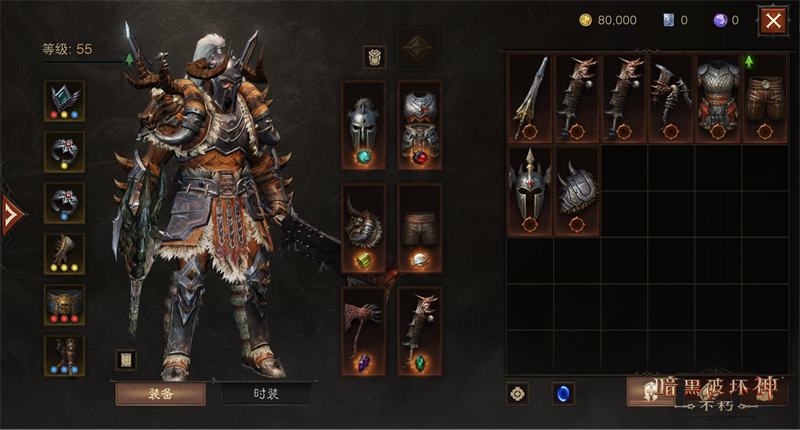The width and height of the screenshot is (800, 430).
Task: Switch to the 装备 equipment tab
Action: [x=160, y=393]
